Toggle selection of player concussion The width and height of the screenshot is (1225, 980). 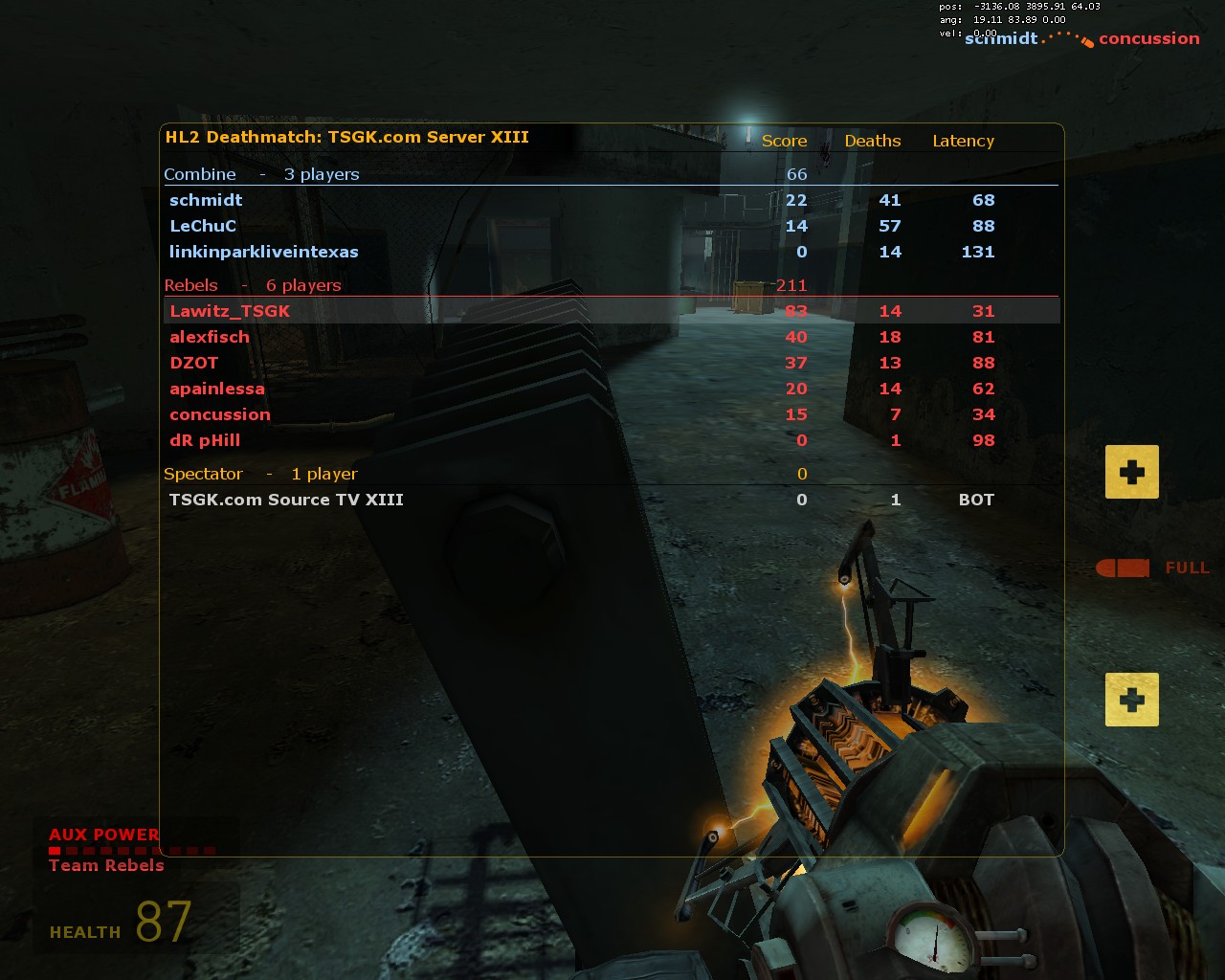coord(220,414)
